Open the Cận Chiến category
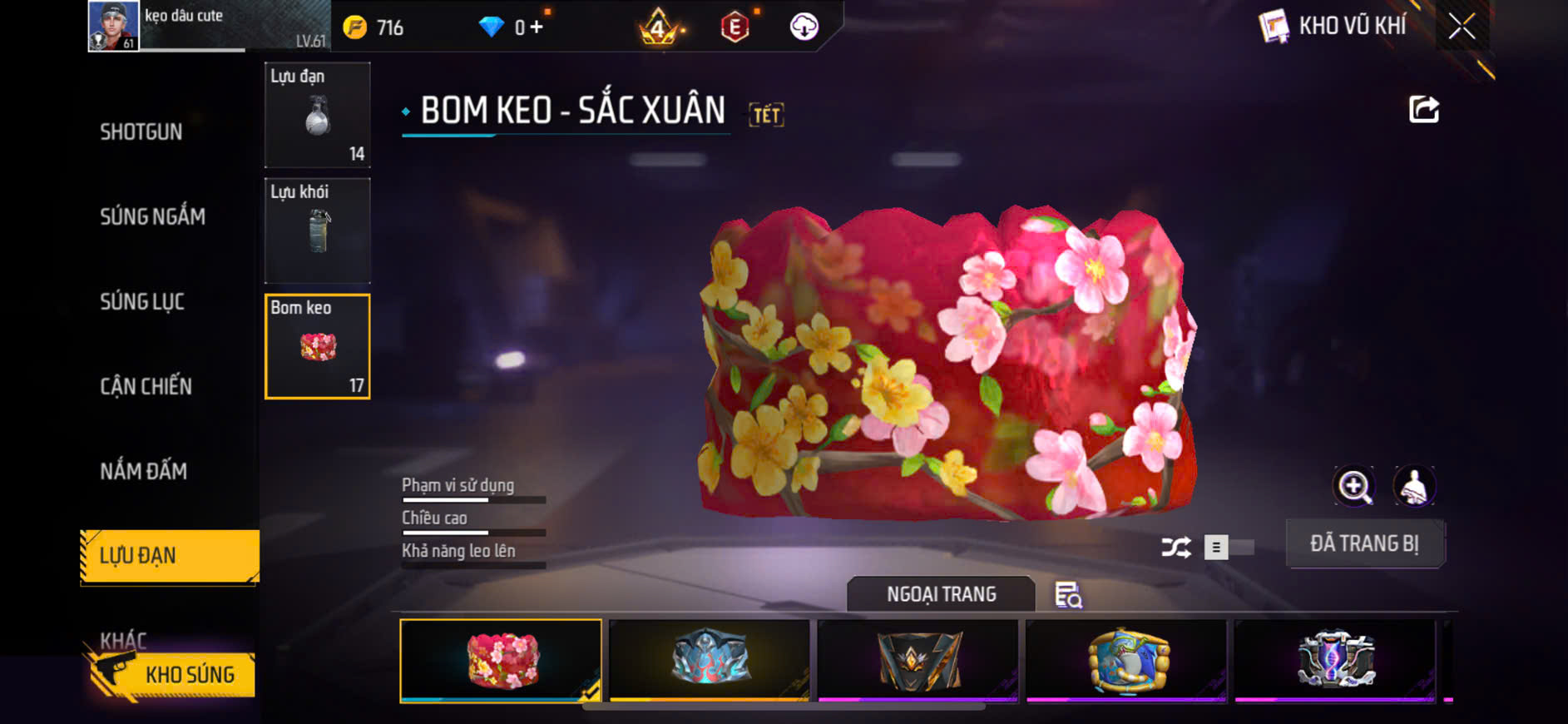This screenshot has height=724, width=1568. (146, 386)
